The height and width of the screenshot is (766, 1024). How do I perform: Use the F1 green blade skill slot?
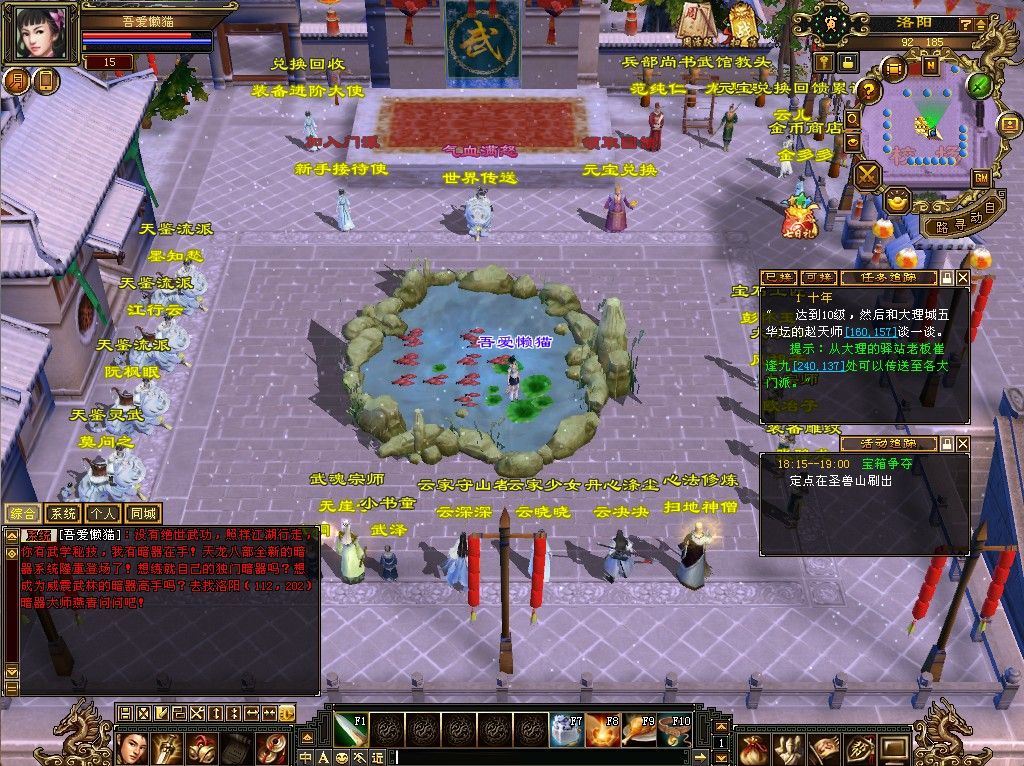pos(351,730)
